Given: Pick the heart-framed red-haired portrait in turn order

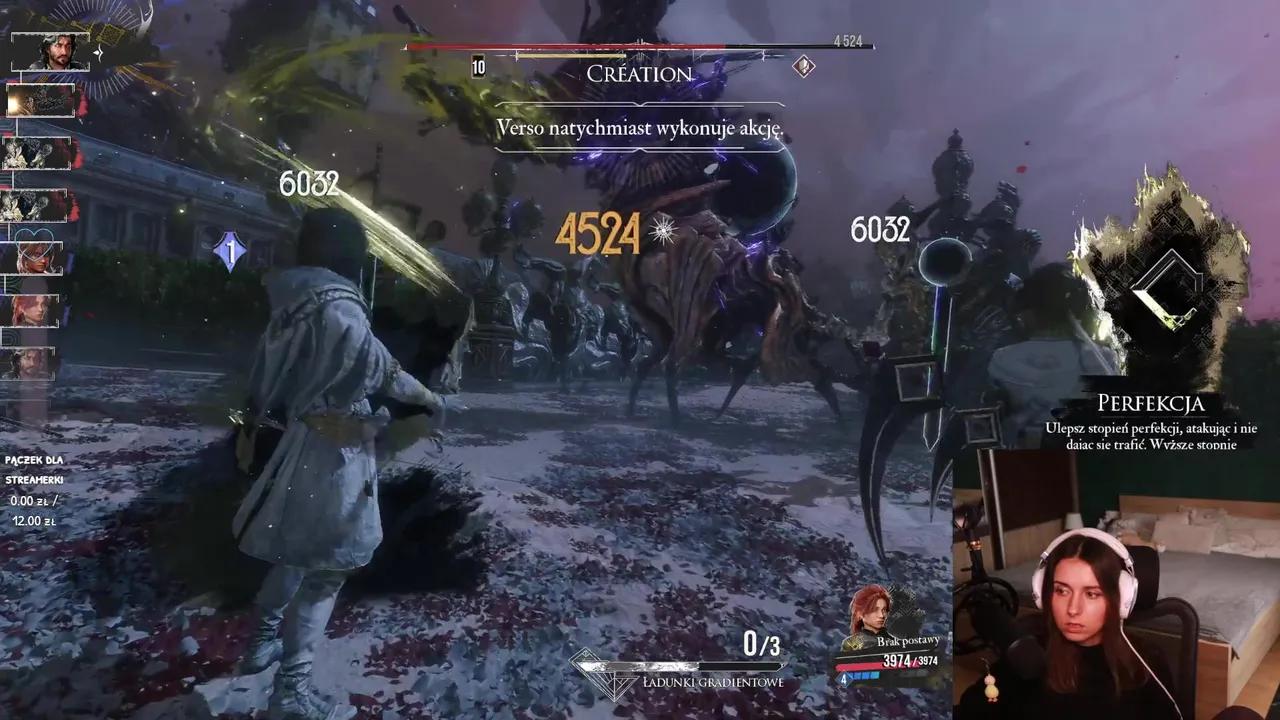Looking at the screenshot, I should (38, 258).
